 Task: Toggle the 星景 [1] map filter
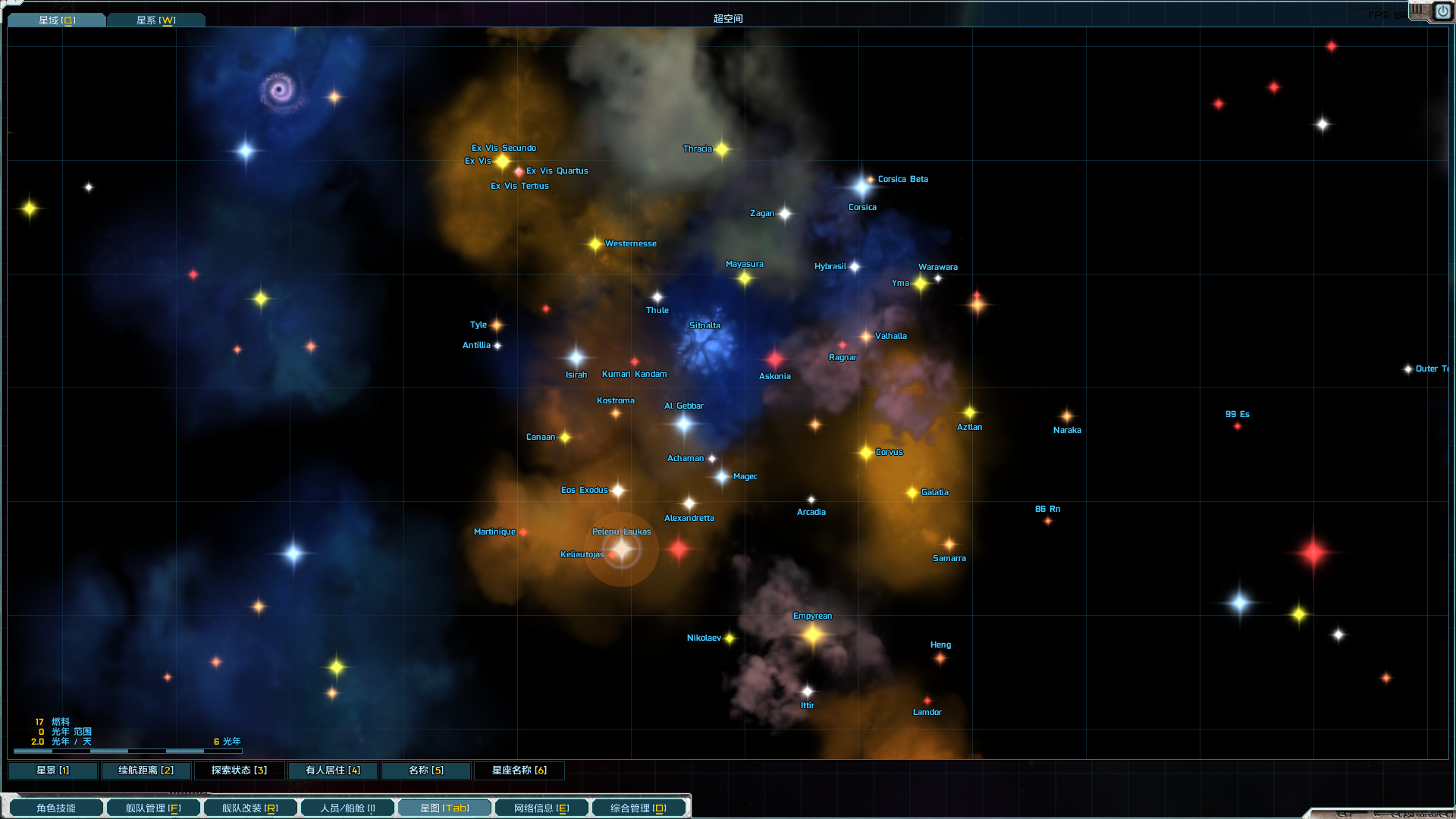pyautogui.click(x=53, y=770)
